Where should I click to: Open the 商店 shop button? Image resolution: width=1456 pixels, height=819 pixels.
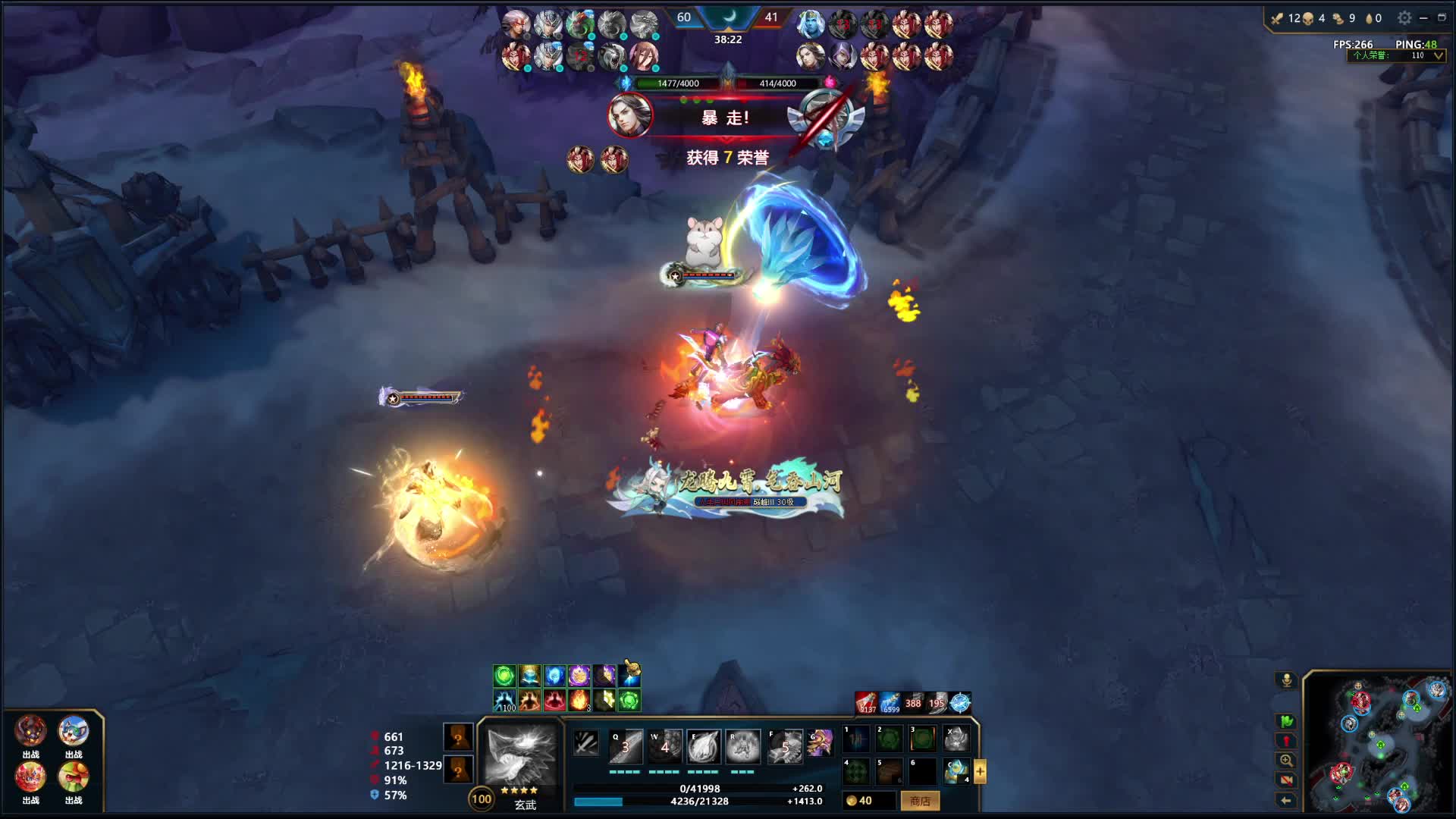tap(920, 801)
